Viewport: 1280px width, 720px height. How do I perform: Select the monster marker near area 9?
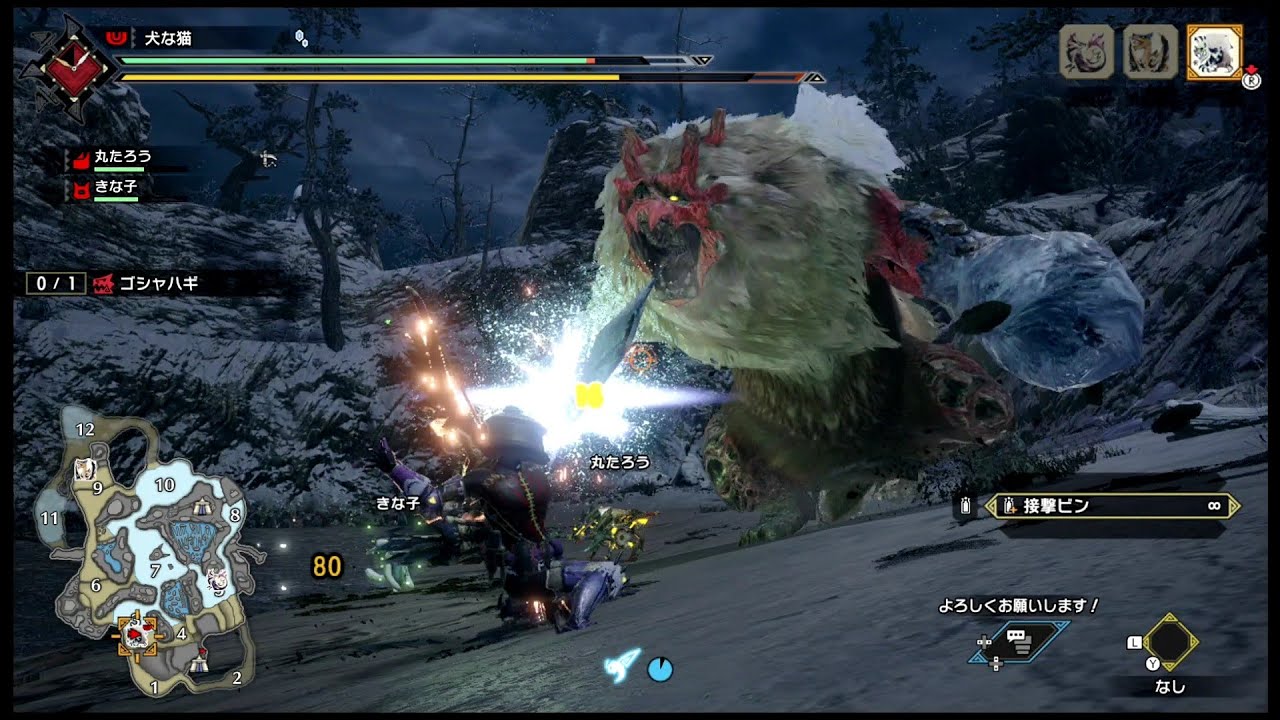85,468
